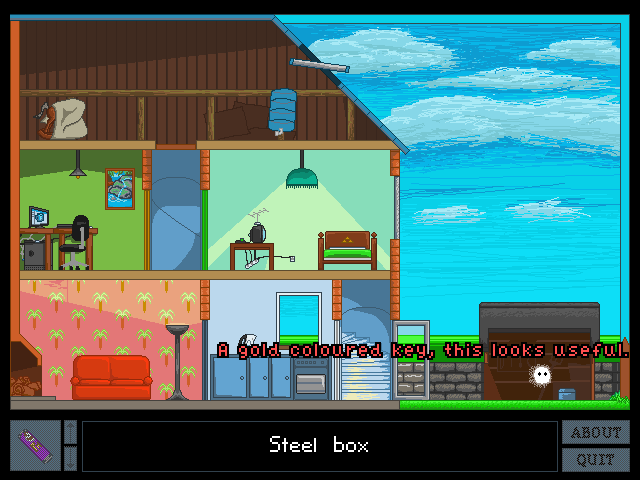Image resolution: width=640 pixels, height=480 pixels.
Task: Click the inventory scroll-up arrow
Action: point(70,433)
